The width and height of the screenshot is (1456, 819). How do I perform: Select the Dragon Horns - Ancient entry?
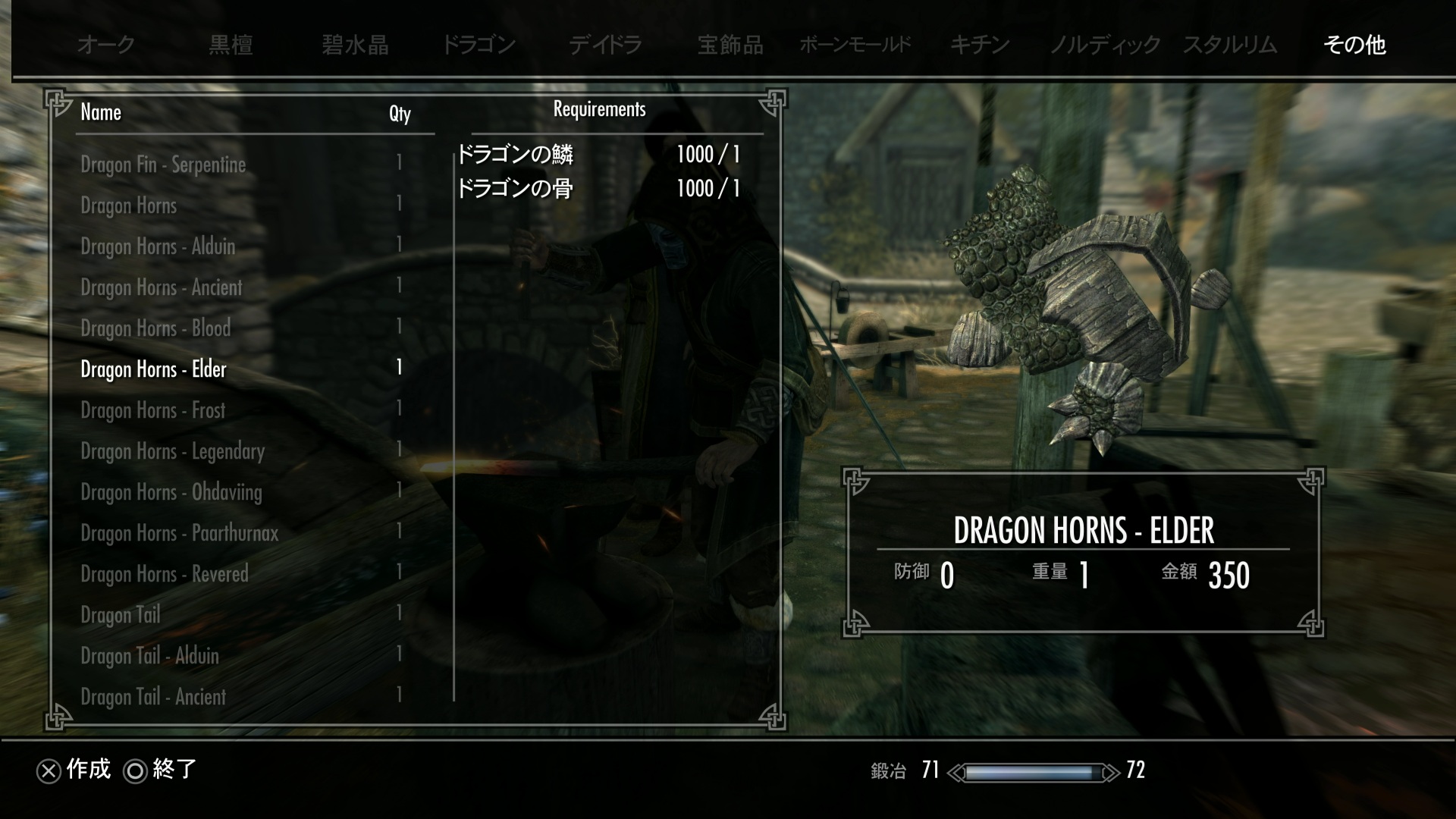(x=161, y=287)
